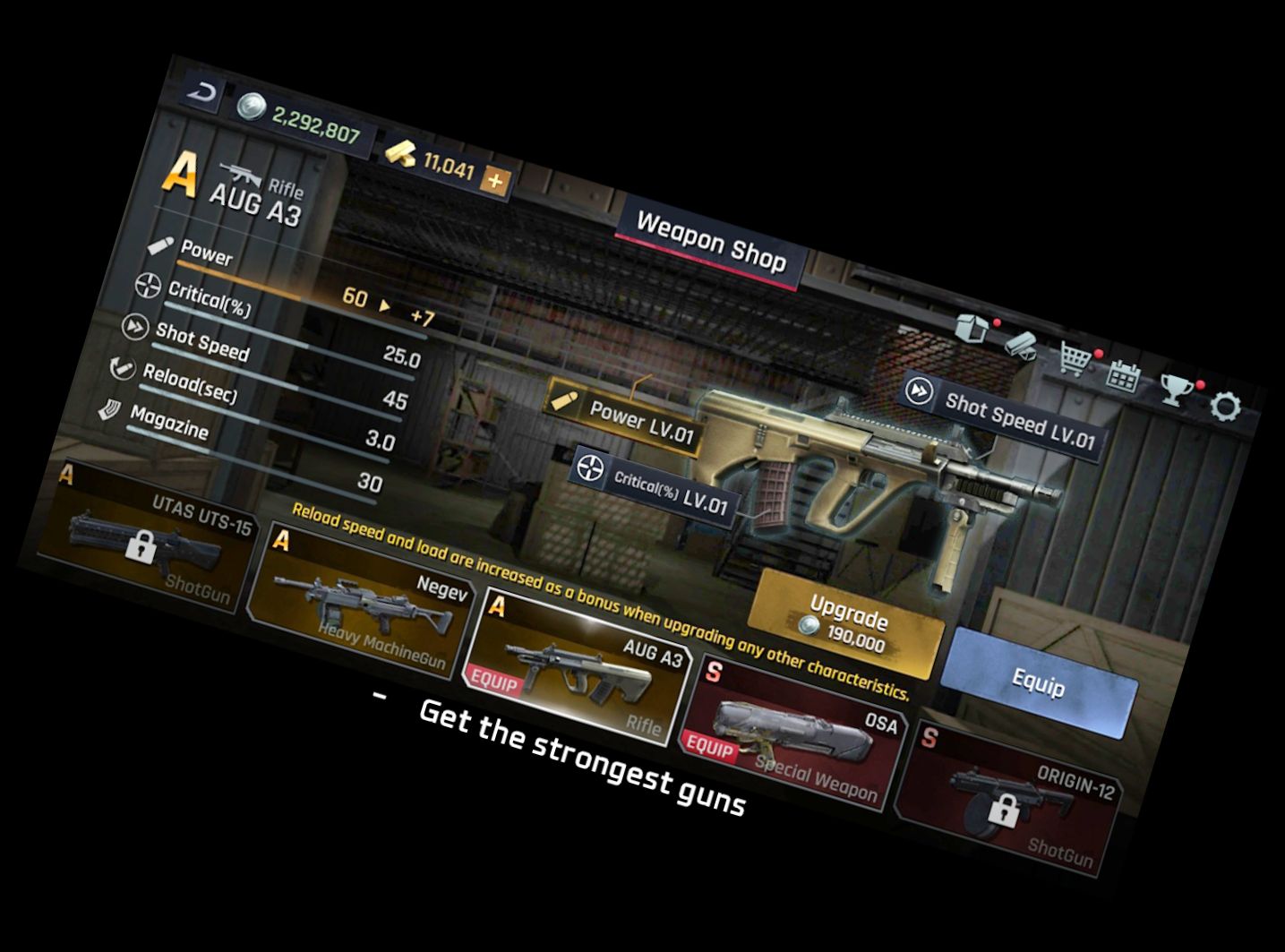The image size is (1285, 952).
Task: Open the security camera icon
Action: pos(1019,345)
